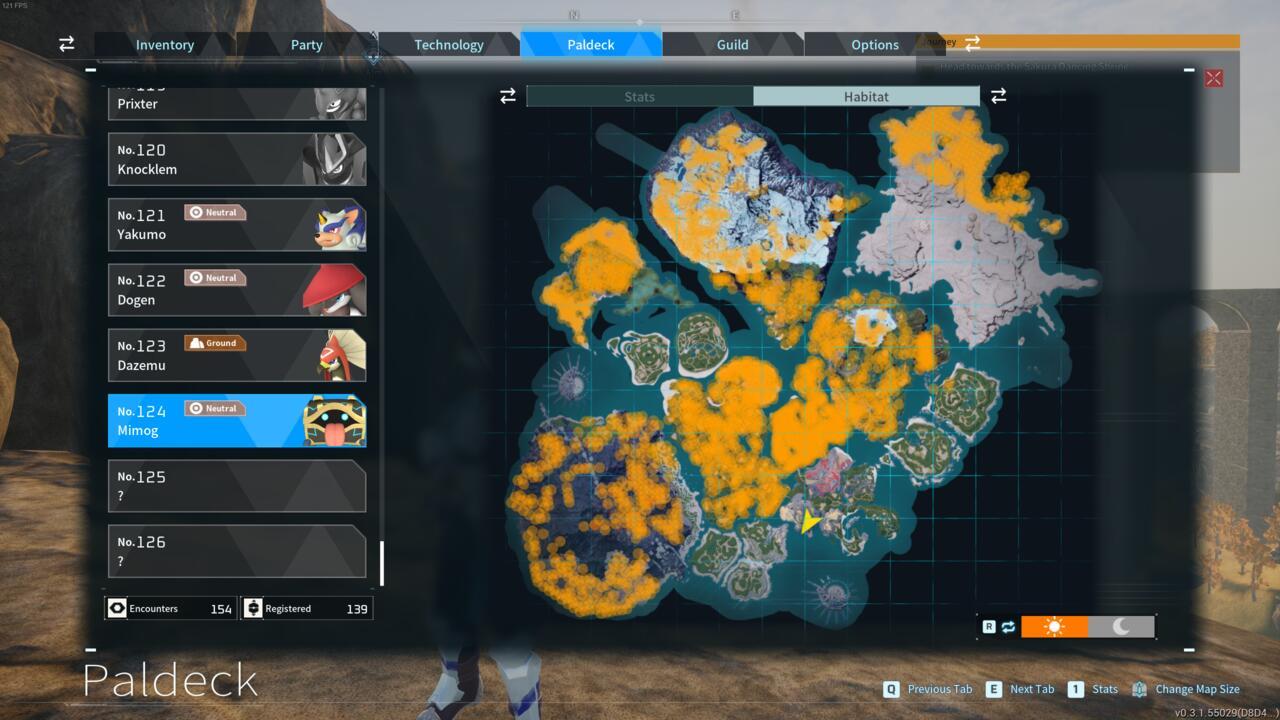The height and width of the screenshot is (720, 1280).
Task: Select Paldeck entry No.122 Dogen
Action: (237, 289)
